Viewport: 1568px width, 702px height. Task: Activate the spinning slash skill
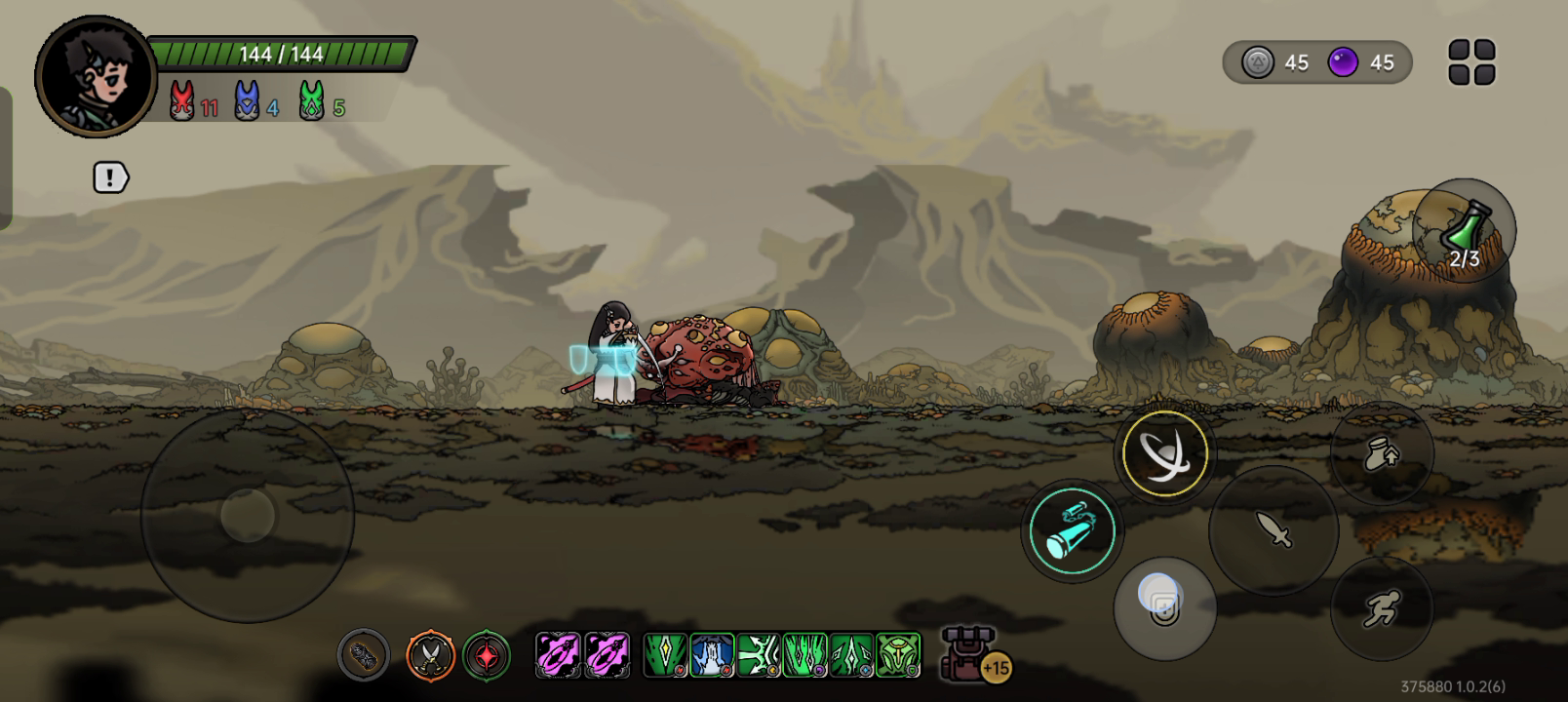1164,454
